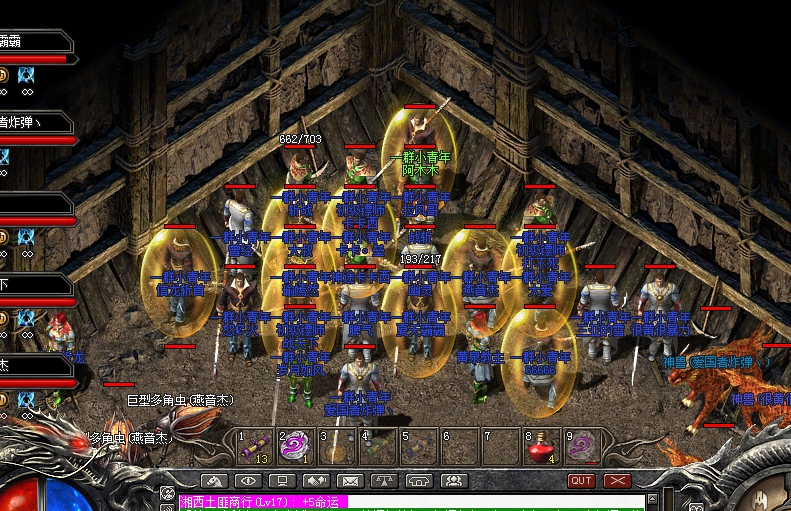The height and width of the screenshot is (511, 791).
Task: Open the mail envelope button
Action: (x=349, y=481)
